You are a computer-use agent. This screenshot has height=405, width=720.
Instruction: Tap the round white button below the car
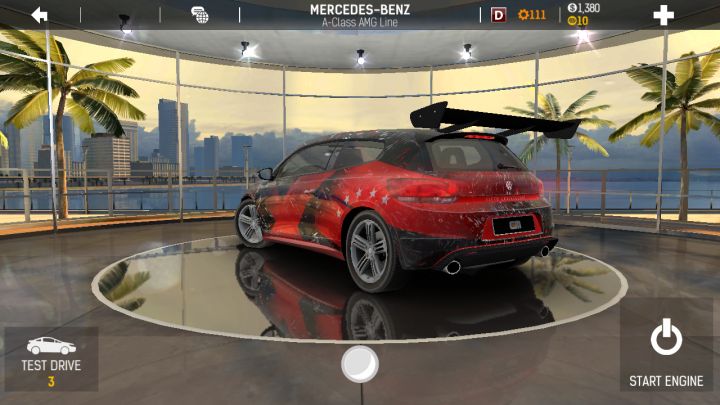[359, 364]
